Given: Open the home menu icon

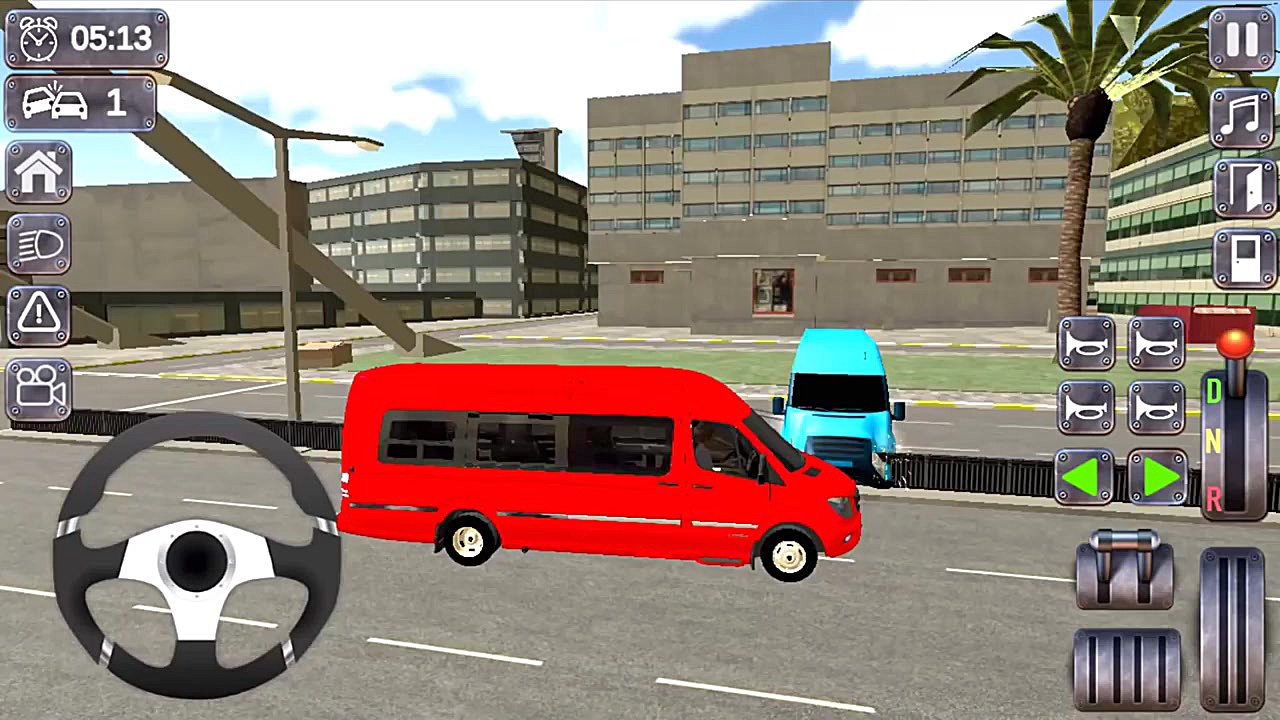Looking at the screenshot, I should coord(38,172).
